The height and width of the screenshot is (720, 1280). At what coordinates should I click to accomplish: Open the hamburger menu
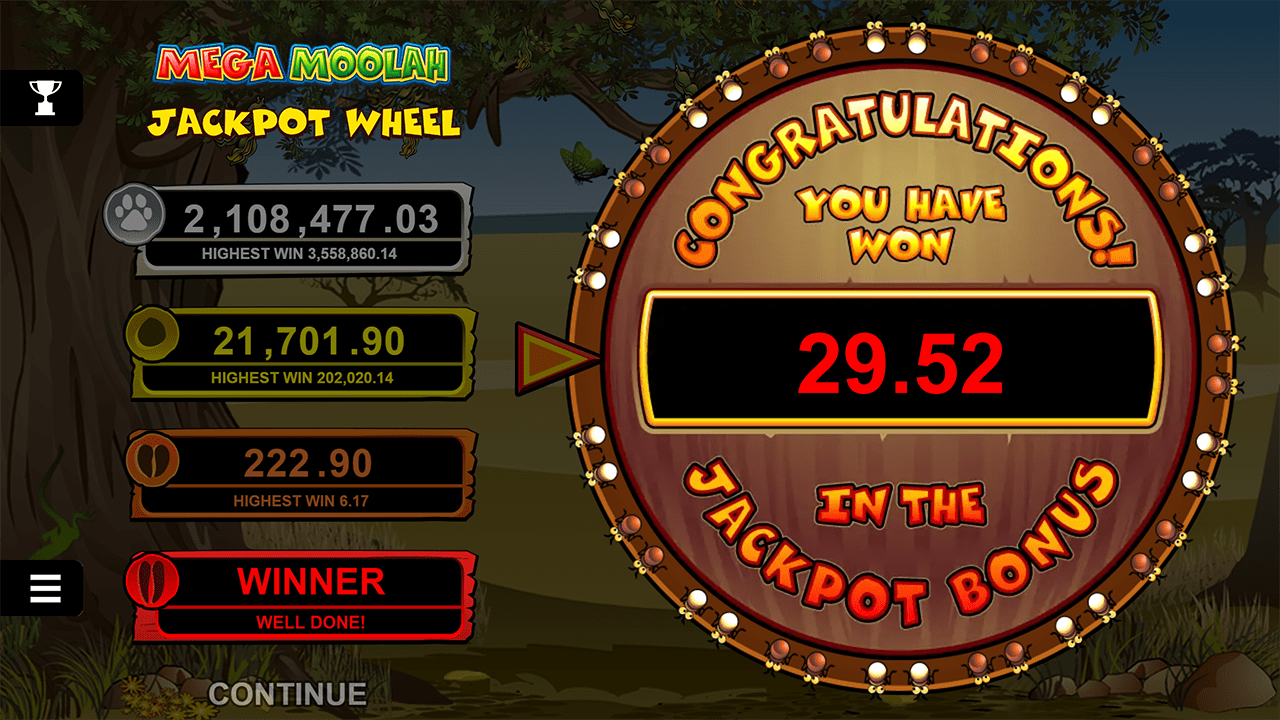[x=45, y=588]
